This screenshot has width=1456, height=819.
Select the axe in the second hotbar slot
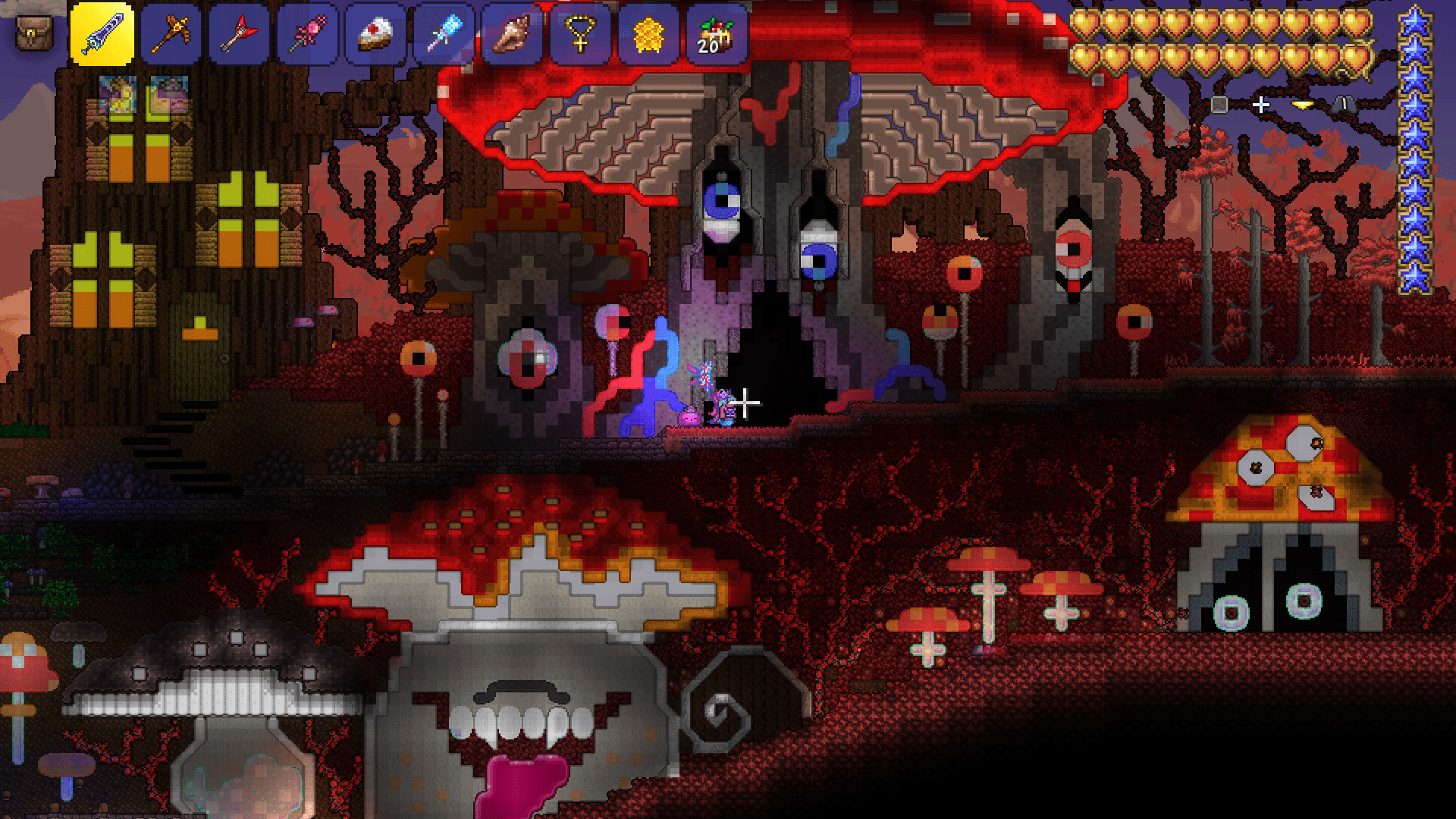[172, 34]
